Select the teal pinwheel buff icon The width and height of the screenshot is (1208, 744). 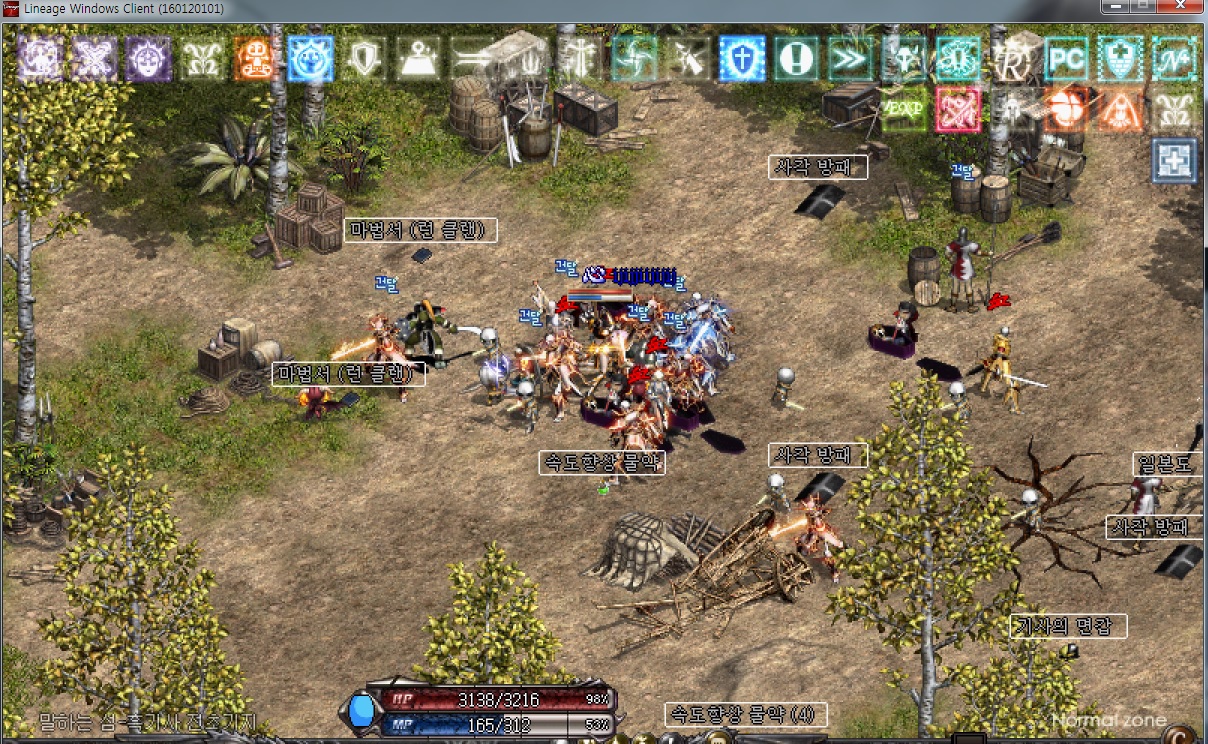click(x=634, y=59)
